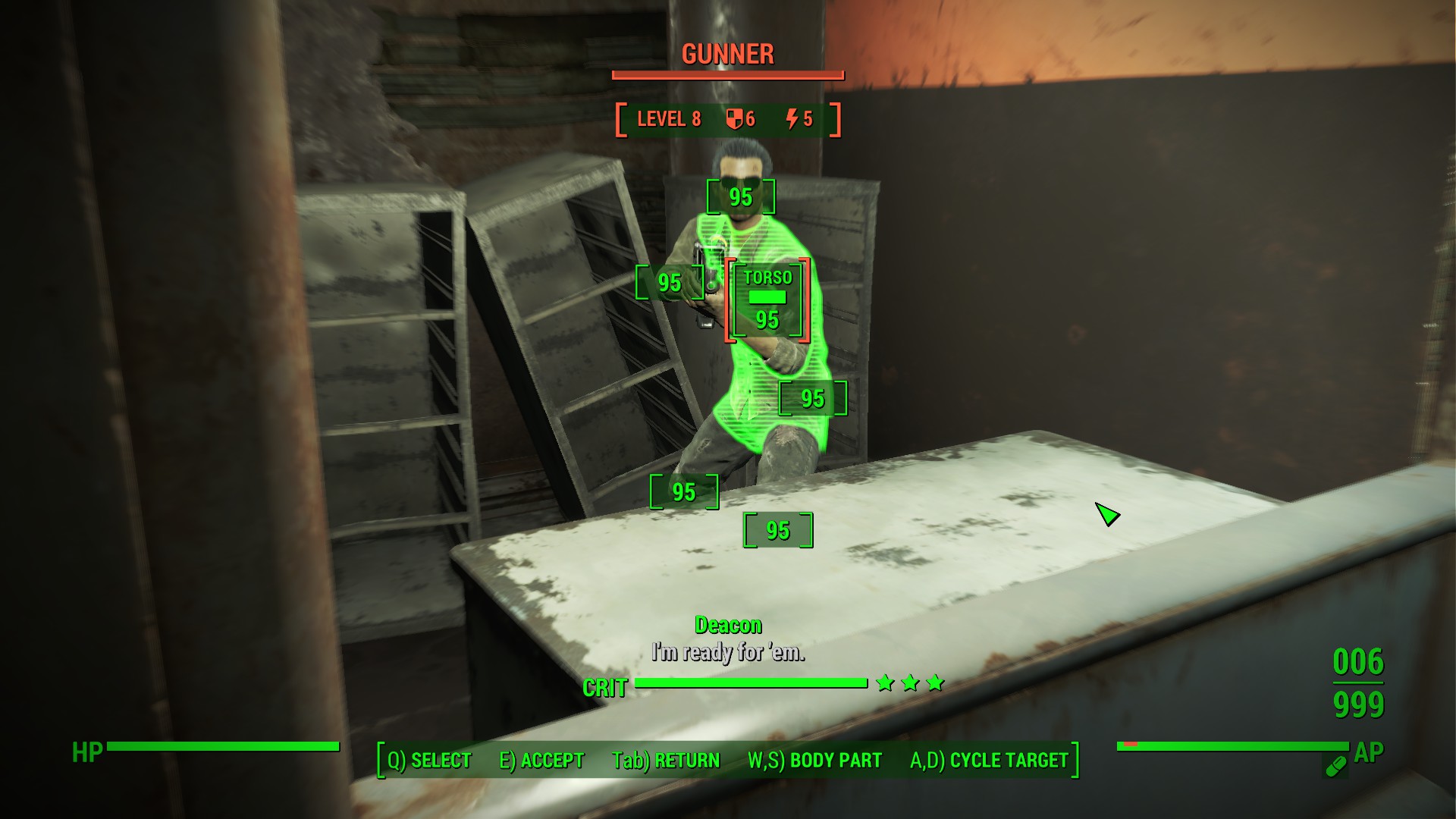Click the LEVEL 8 enemy info bar
Image resolution: width=1456 pixels, height=819 pixels.
670,118
